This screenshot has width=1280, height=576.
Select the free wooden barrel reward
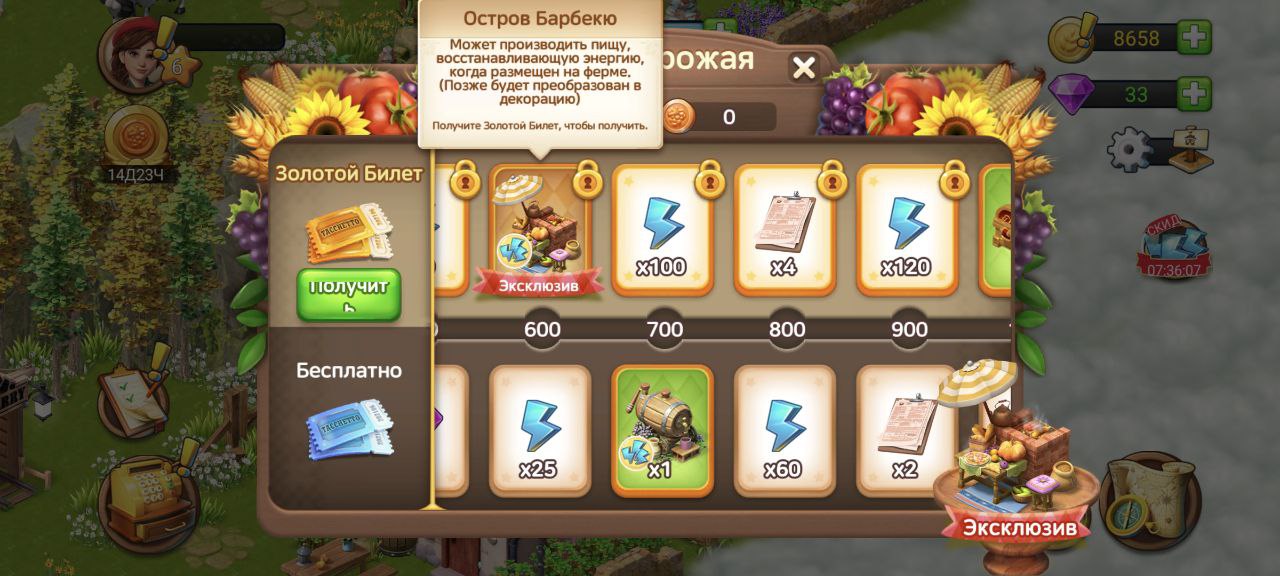[661, 429]
